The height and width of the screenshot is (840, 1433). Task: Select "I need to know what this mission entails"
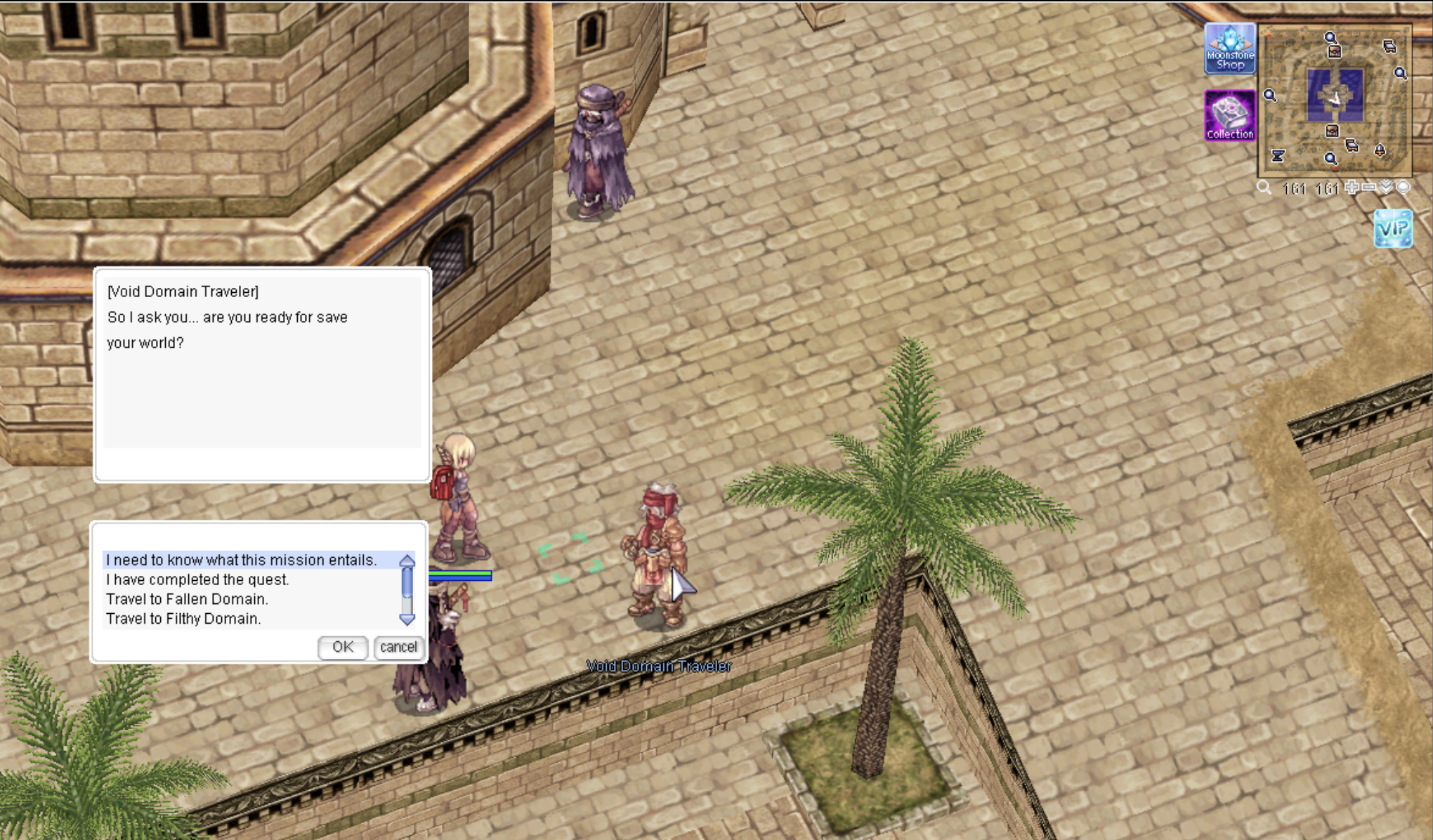(242, 560)
